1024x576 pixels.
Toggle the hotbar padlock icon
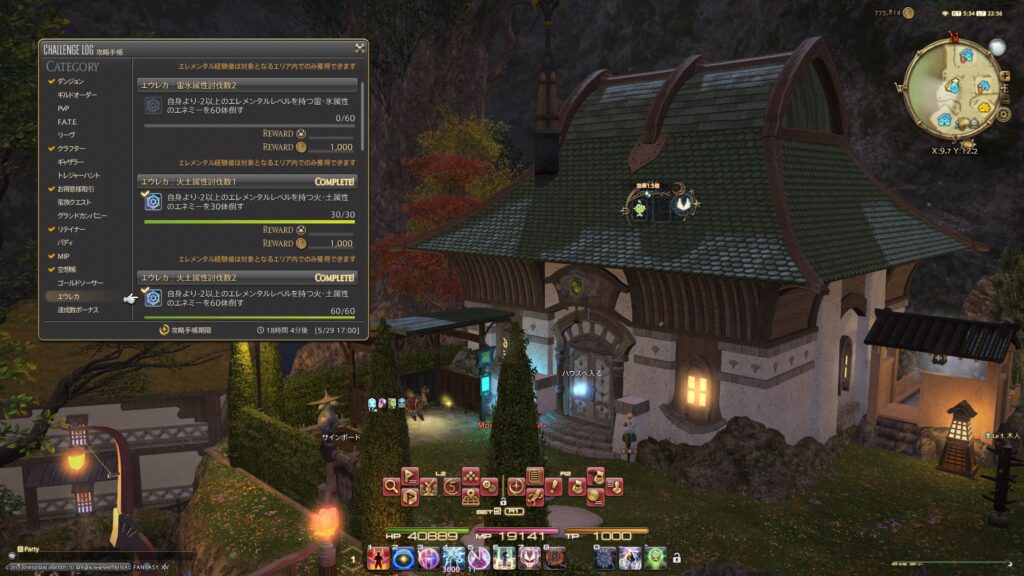[677, 558]
